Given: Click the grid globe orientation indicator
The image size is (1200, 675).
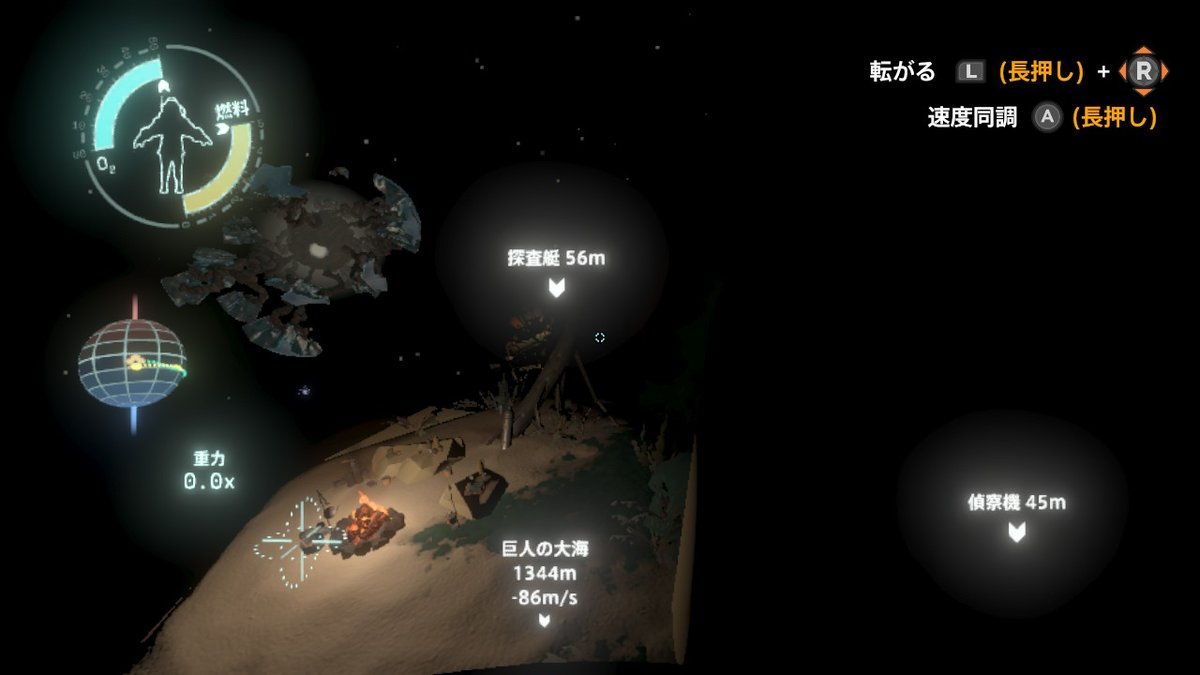Looking at the screenshot, I should [132, 362].
